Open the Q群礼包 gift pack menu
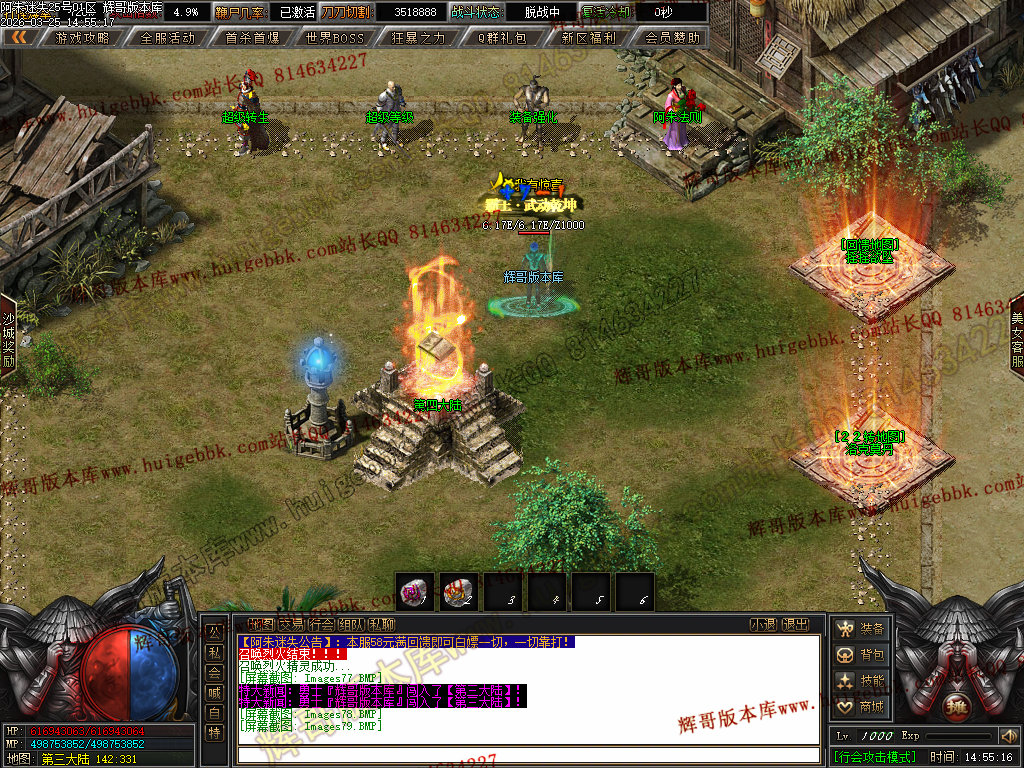Image resolution: width=1024 pixels, height=768 pixels. click(x=501, y=38)
